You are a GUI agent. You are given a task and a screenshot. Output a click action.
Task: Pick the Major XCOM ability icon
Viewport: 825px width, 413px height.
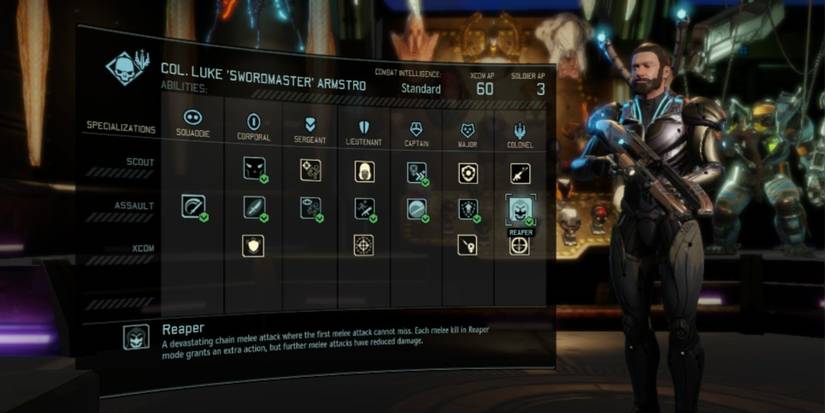tap(467, 245)
